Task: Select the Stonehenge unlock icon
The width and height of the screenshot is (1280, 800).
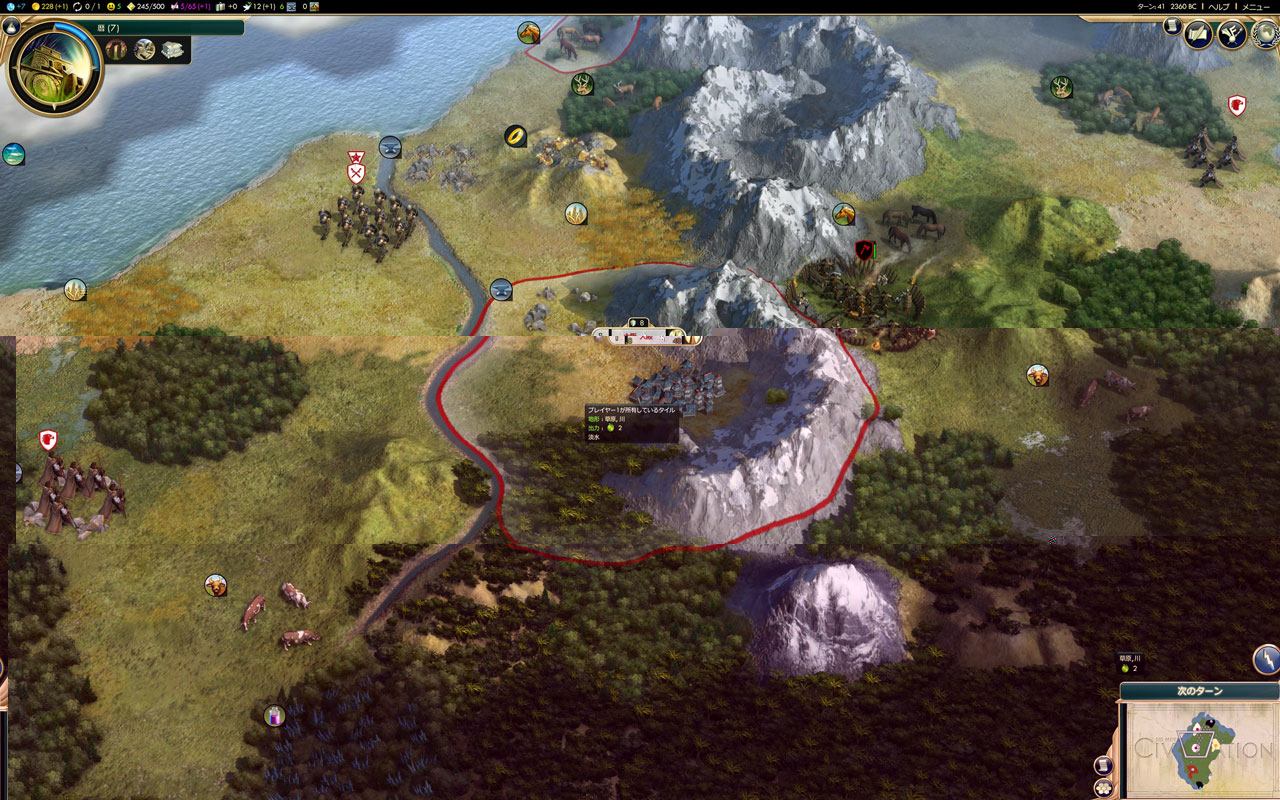Action: (118, 50)
